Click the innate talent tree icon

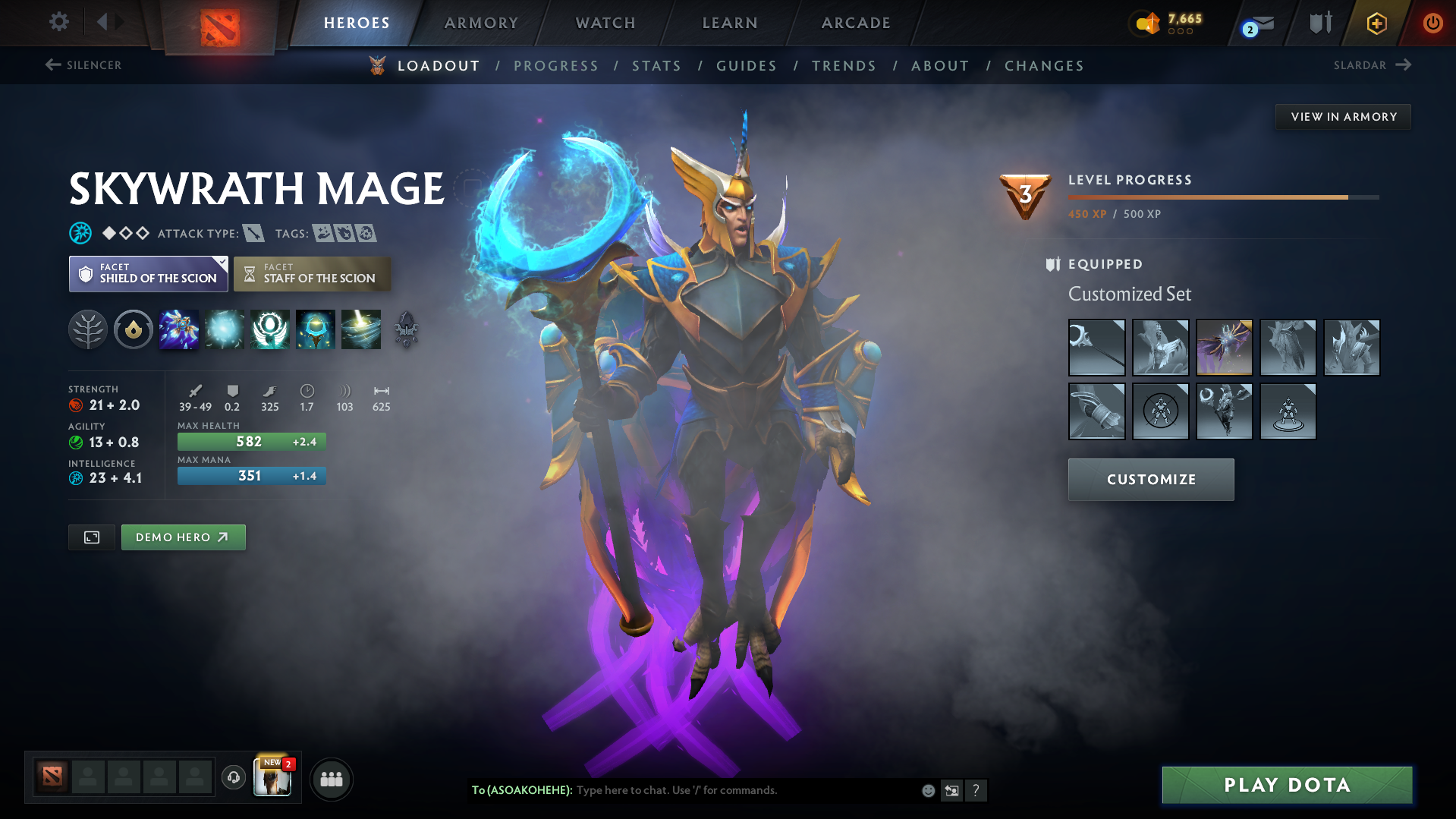(x=88, y=329)
